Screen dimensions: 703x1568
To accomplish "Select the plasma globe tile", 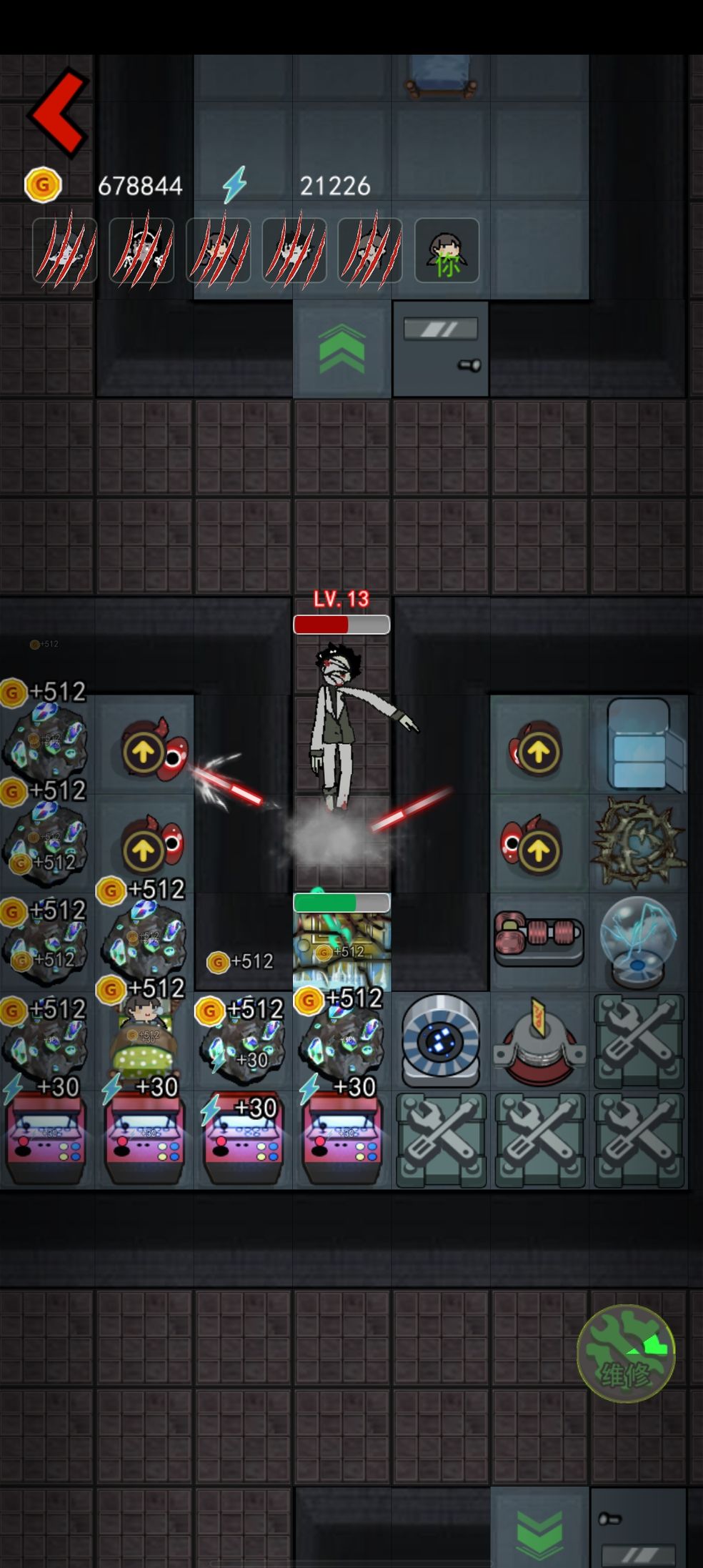I will pos(638,941).
